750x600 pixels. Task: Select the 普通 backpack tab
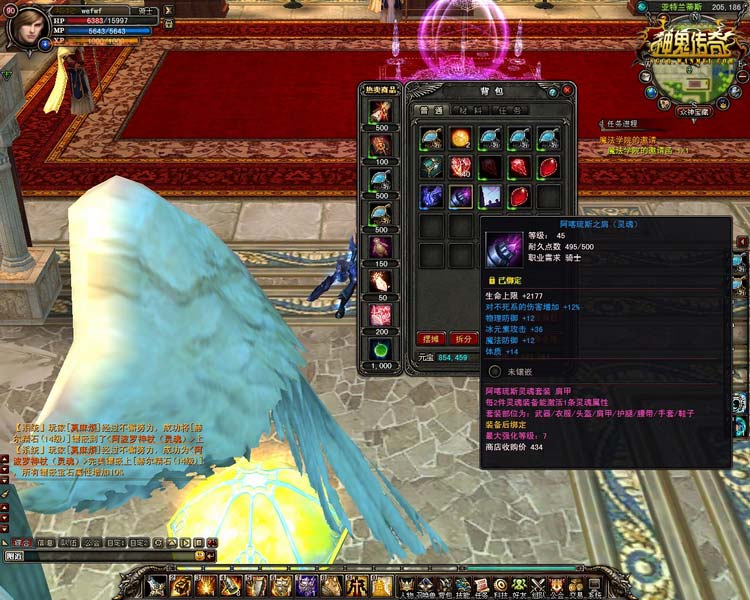click(432, 110)
